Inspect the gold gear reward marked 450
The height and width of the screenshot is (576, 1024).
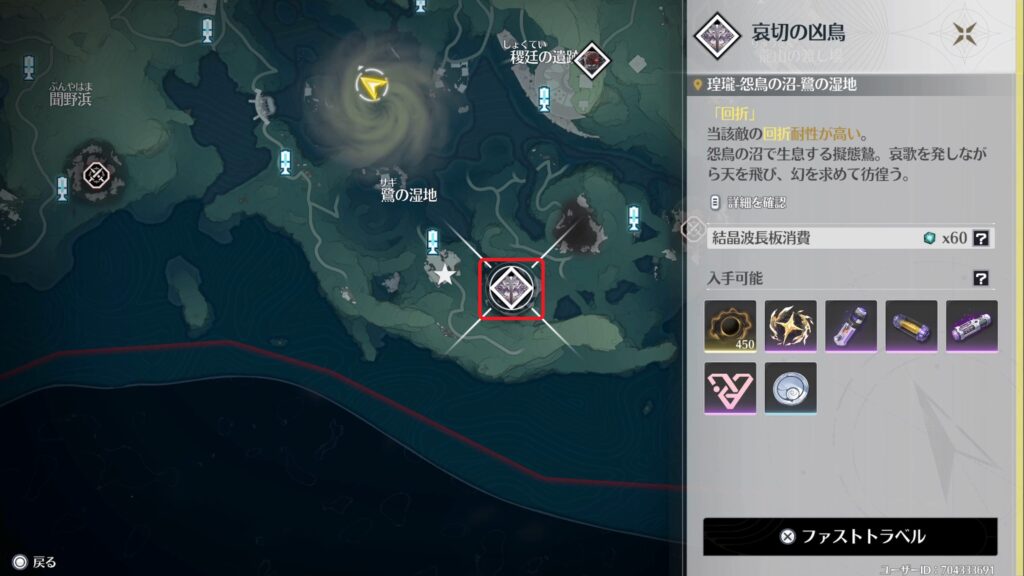point(730,326)
